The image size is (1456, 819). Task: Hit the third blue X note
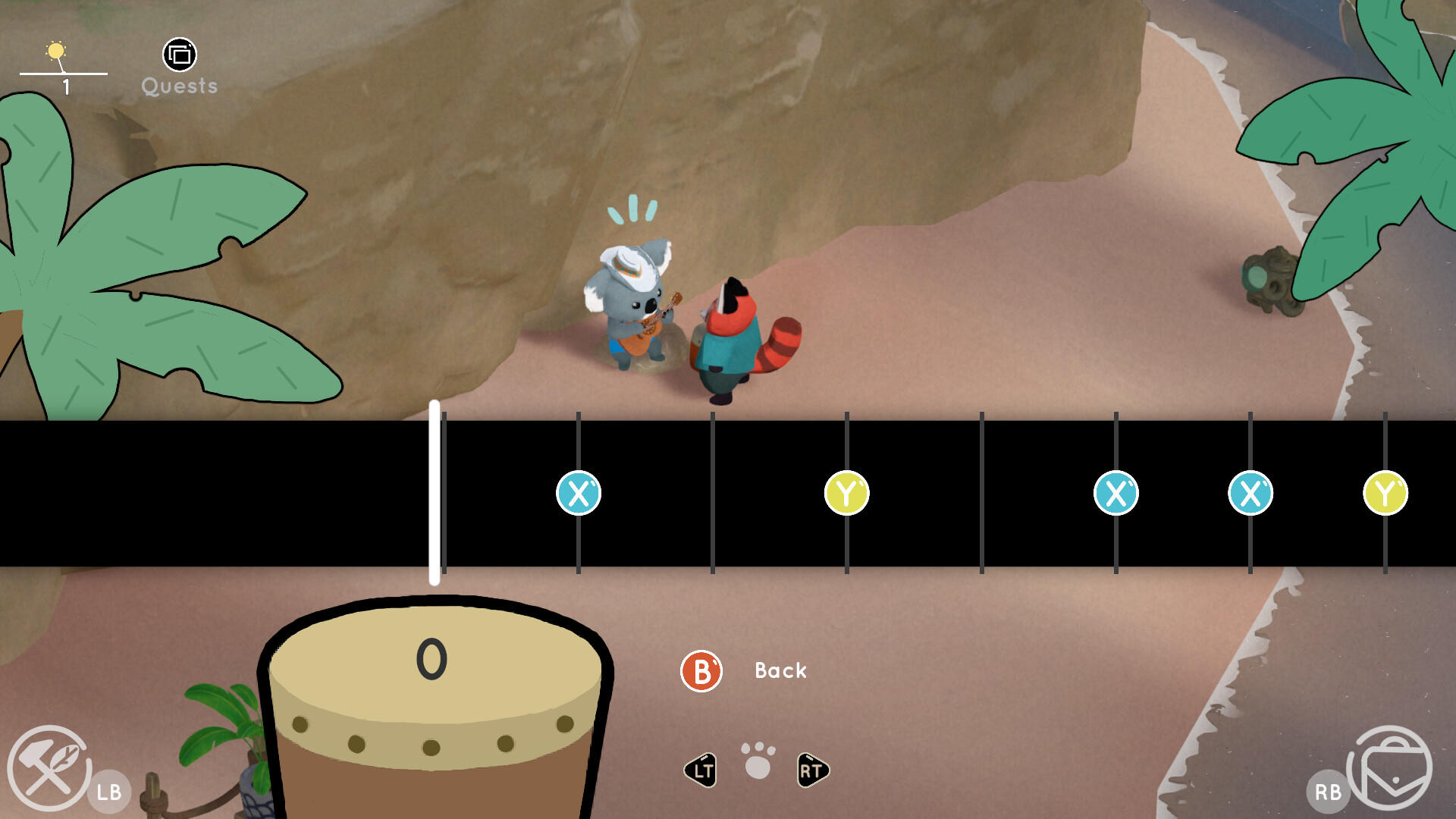tap(1250, 493)
